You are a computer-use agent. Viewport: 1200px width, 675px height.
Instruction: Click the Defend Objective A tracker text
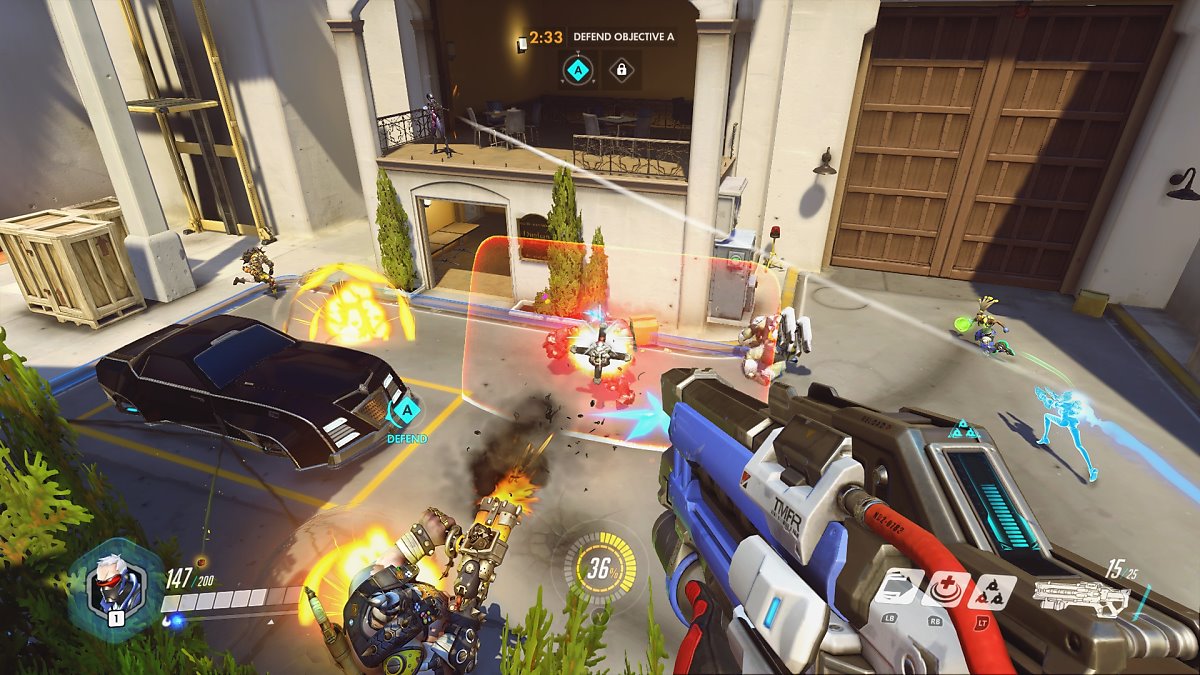pos(623,37)
